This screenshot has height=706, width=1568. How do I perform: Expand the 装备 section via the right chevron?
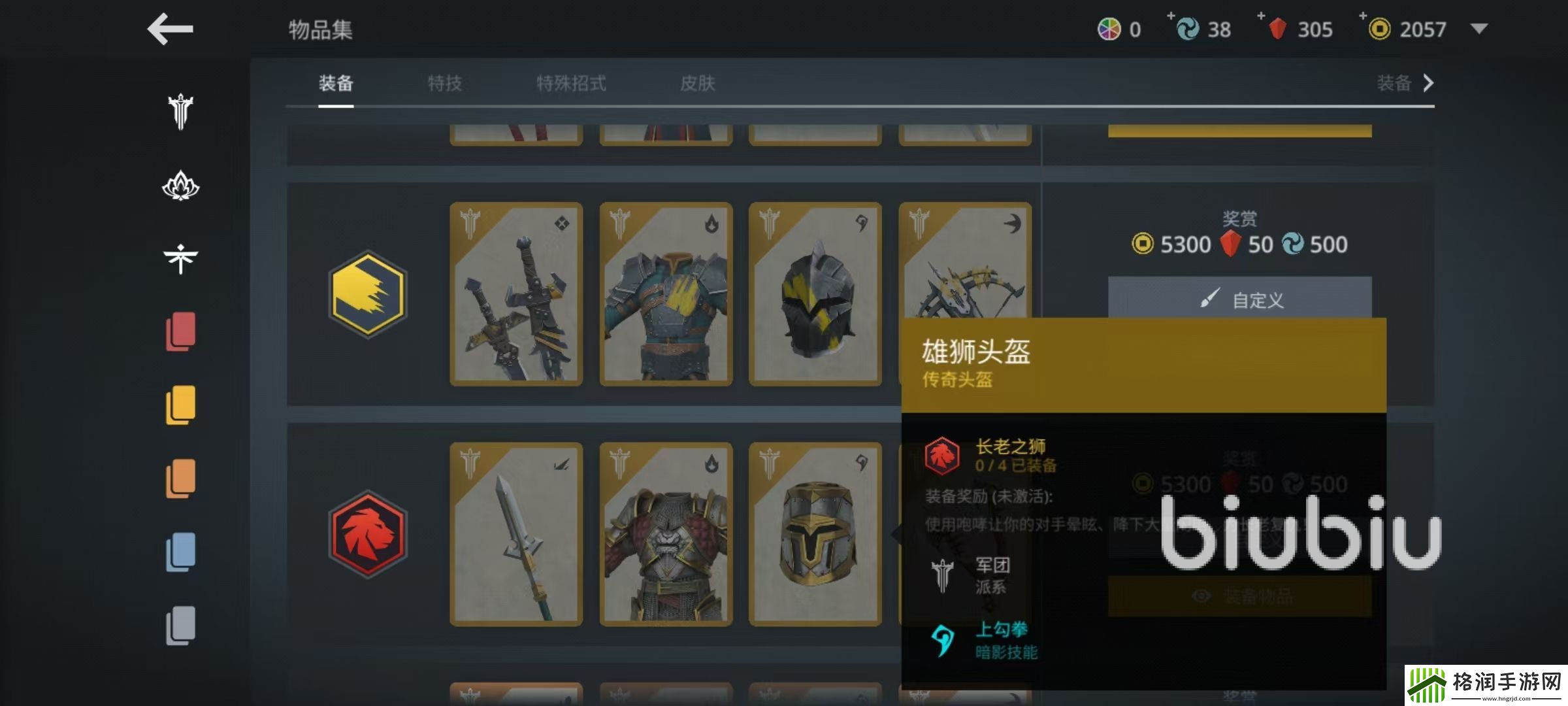[x=1430, y=84]
